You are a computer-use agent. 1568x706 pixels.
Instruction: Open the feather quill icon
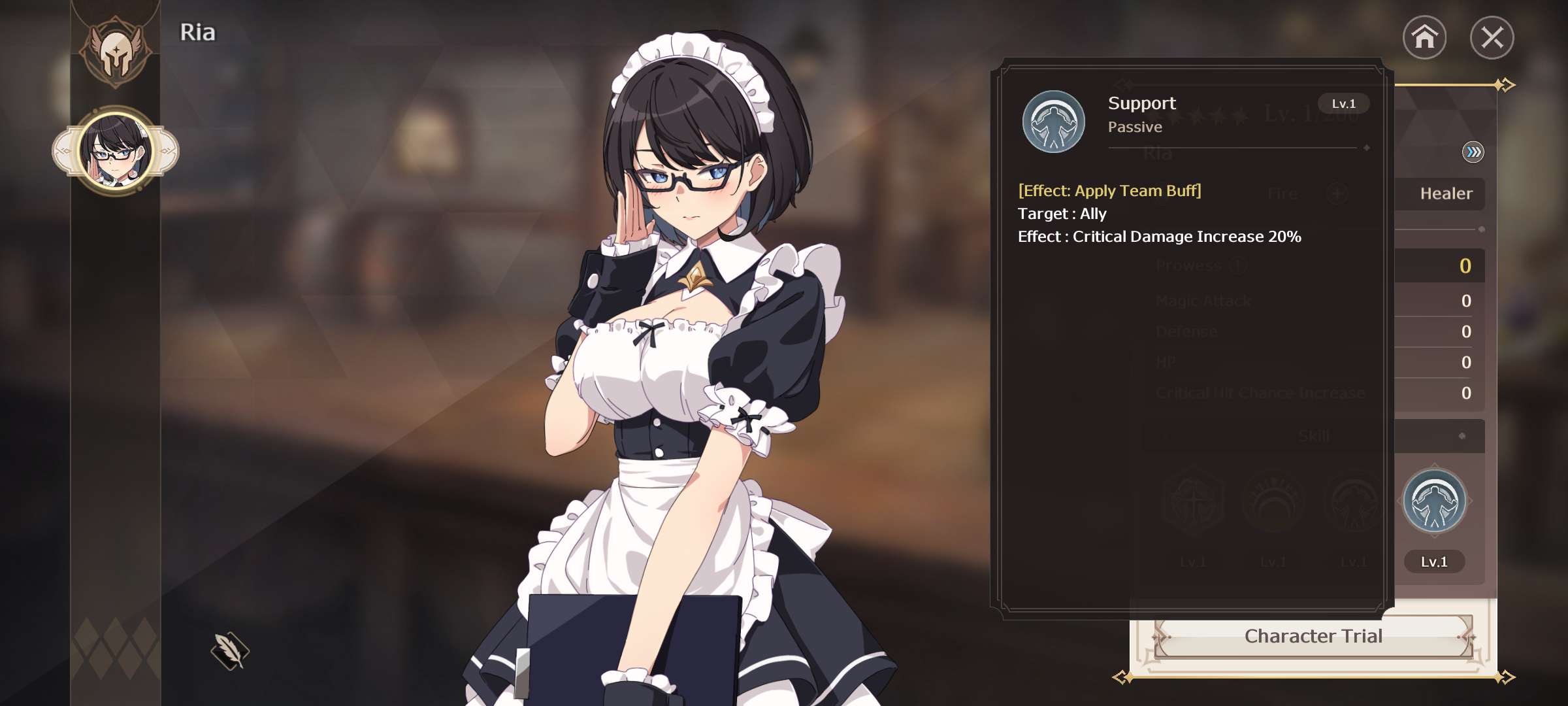[x=230, y=650]
